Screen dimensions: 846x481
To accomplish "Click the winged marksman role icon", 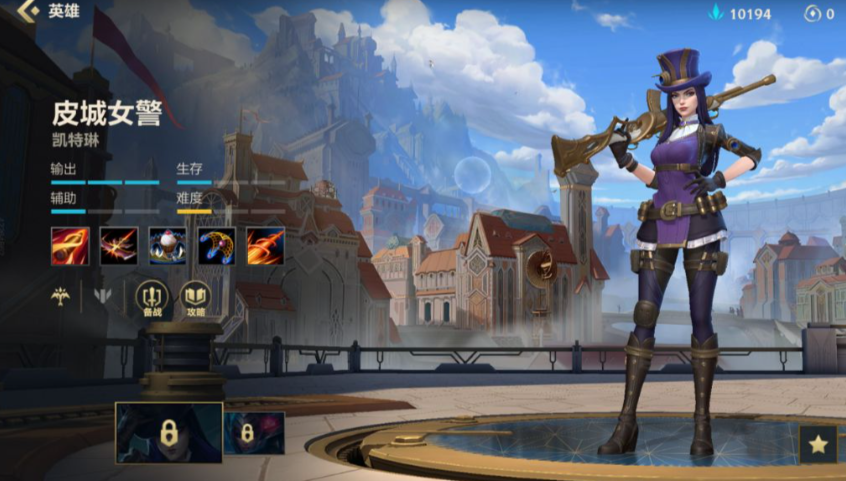I will (63, 296).
